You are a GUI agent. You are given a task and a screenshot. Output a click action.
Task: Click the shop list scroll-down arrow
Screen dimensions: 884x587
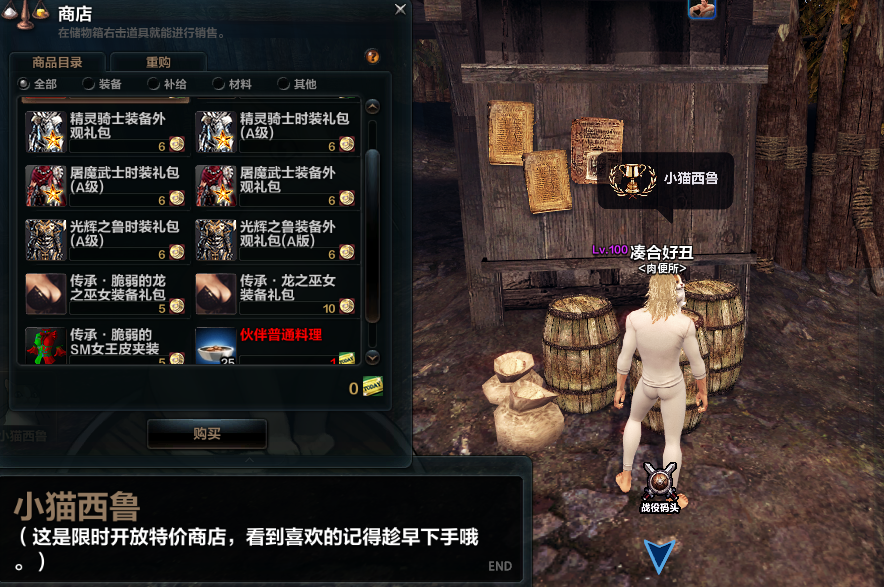373,357
